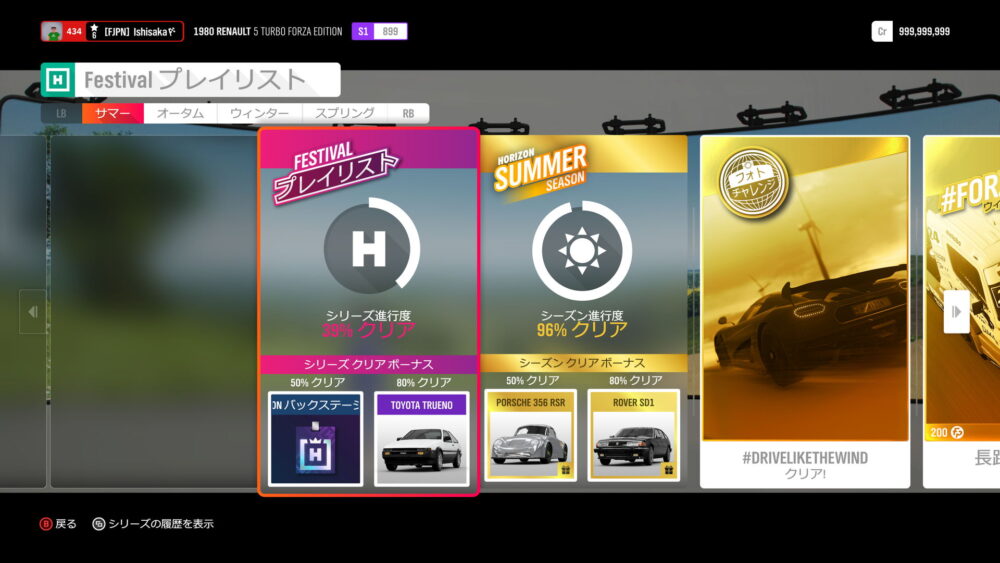Open the Ishisaka player profile badge
Screen dimensions: 1000x563
(x=112, y=32)
